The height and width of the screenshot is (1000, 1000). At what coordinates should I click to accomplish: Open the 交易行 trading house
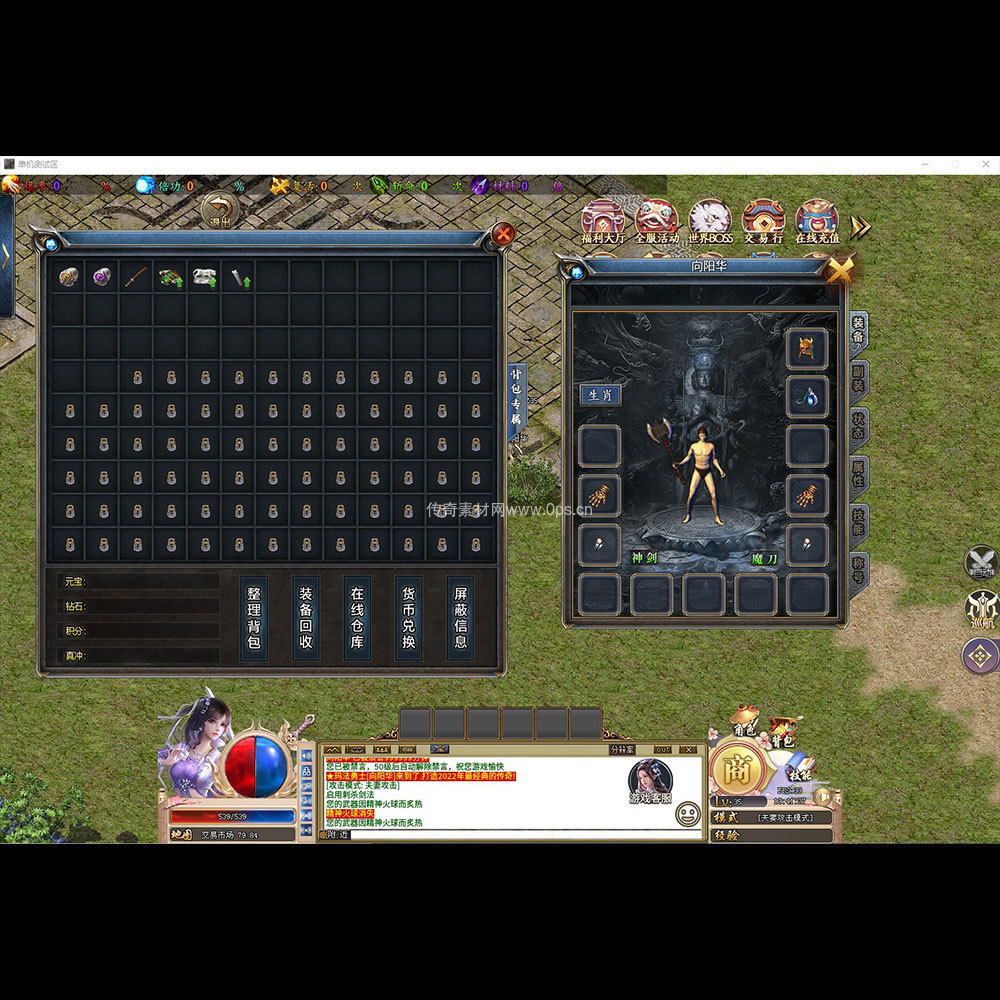pos(763,220)
